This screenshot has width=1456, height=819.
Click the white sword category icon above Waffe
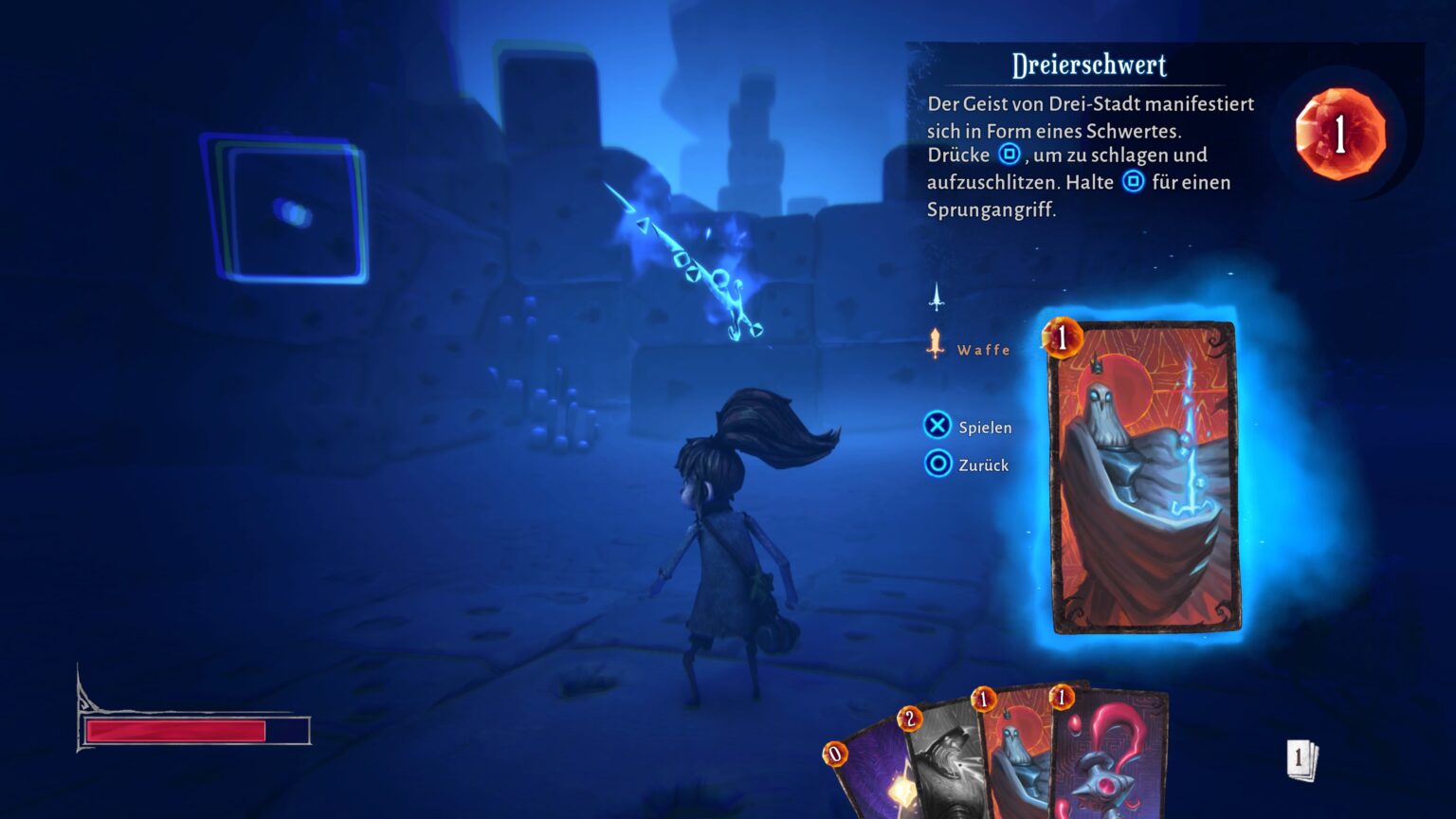(937, 299)
